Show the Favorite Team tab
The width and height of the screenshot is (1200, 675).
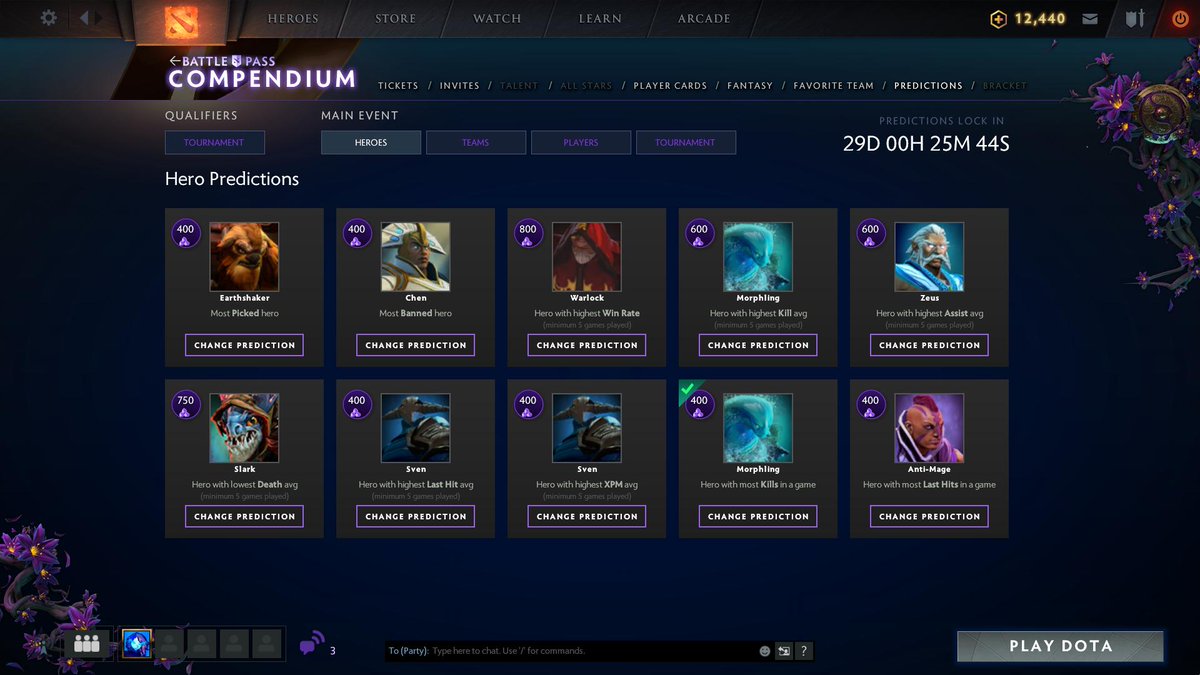834,86
